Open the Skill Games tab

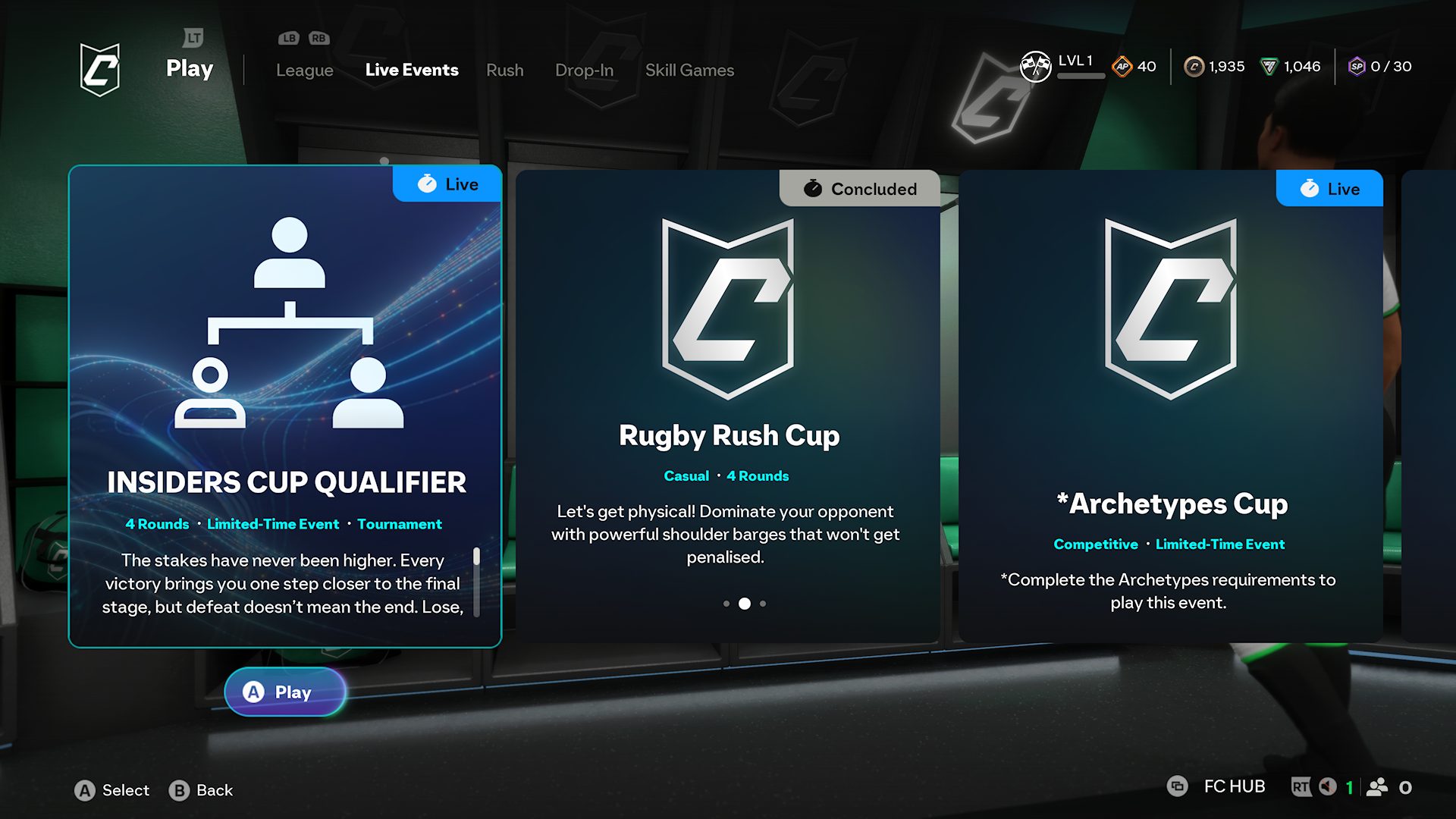[x=689, y=70]
